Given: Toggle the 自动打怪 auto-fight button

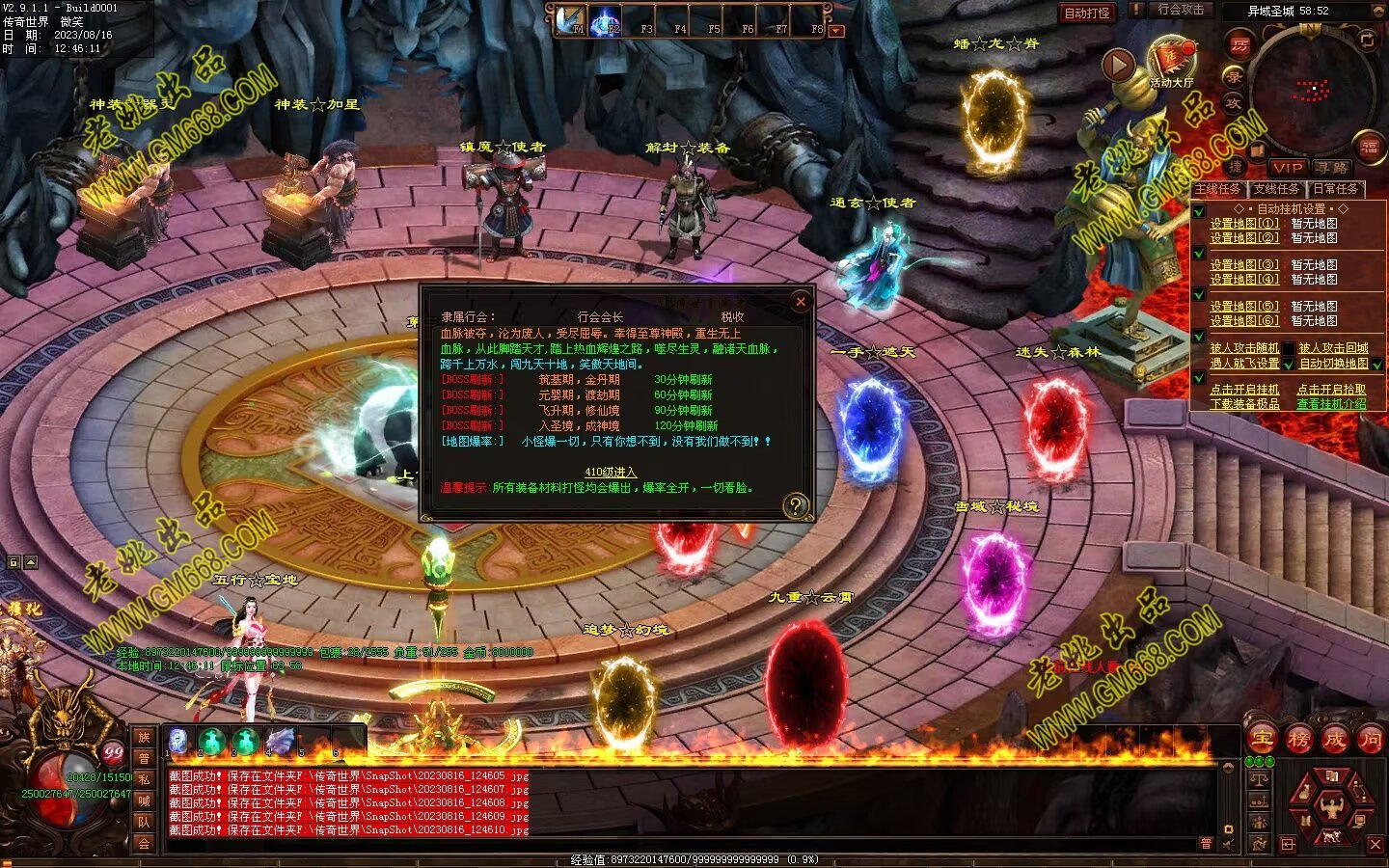Looking at the screenshot, I should pos(1086,13).
